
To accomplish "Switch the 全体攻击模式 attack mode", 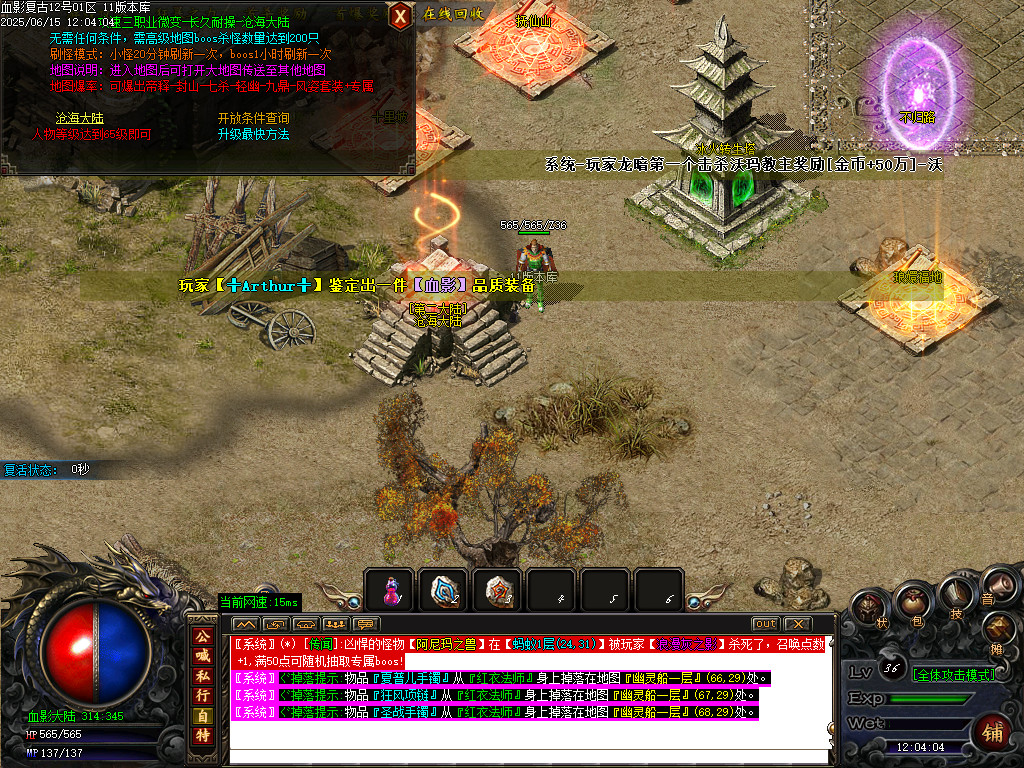I will 953,675.
